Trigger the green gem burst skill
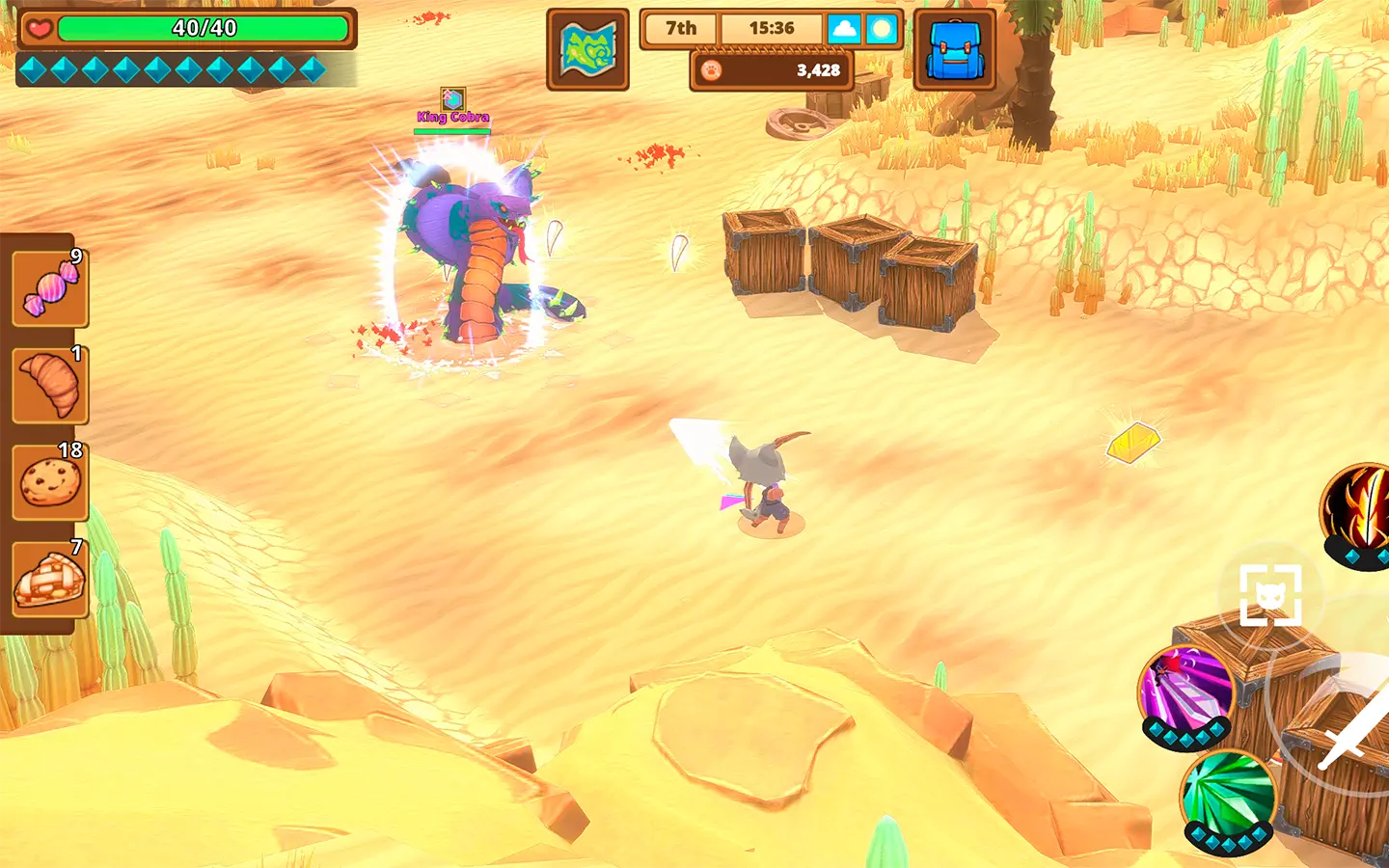Viewport: 1389px width, 868px height. pos(1228,797)
